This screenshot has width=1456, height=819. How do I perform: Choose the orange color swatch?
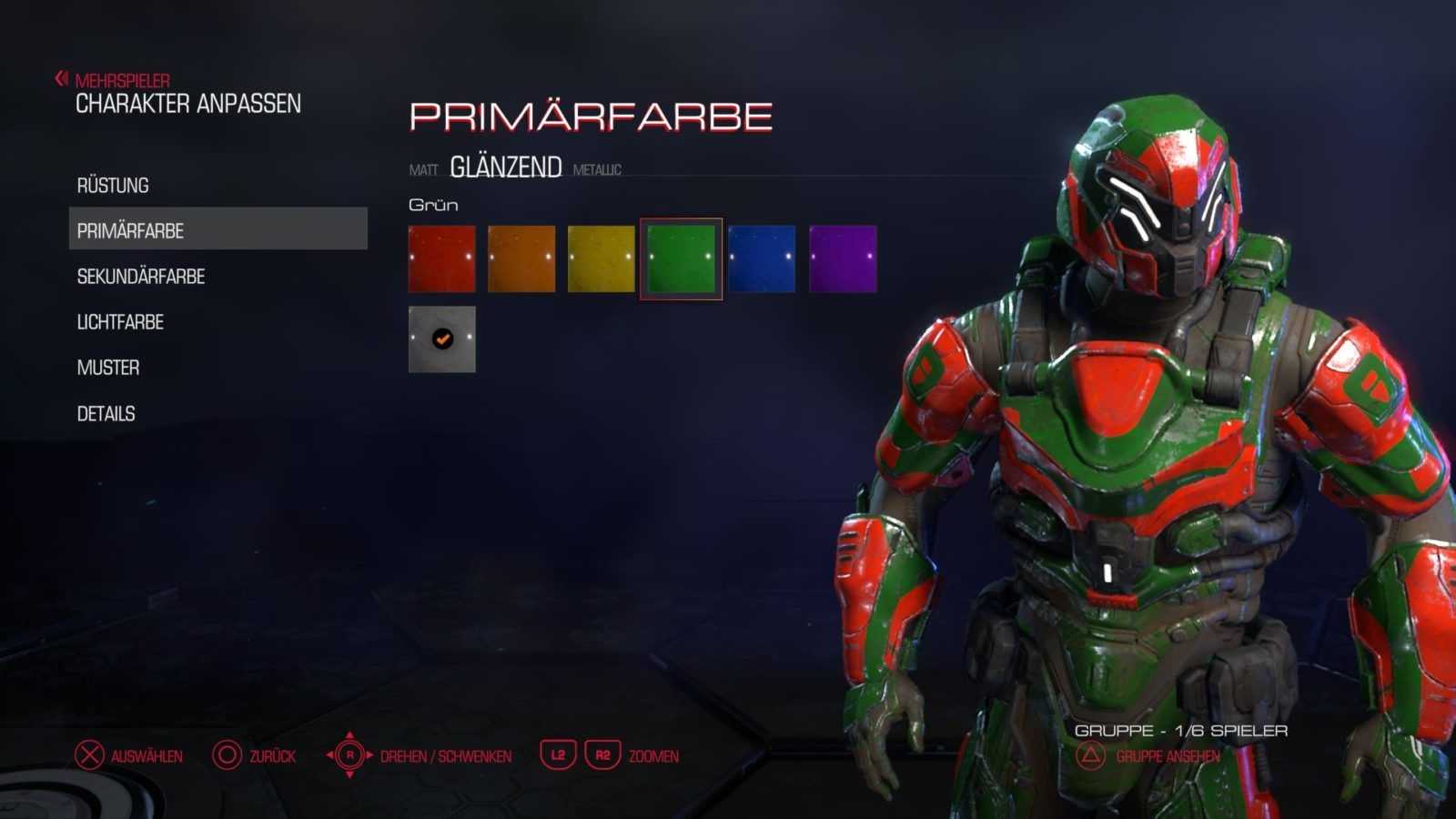click(521, 259)
